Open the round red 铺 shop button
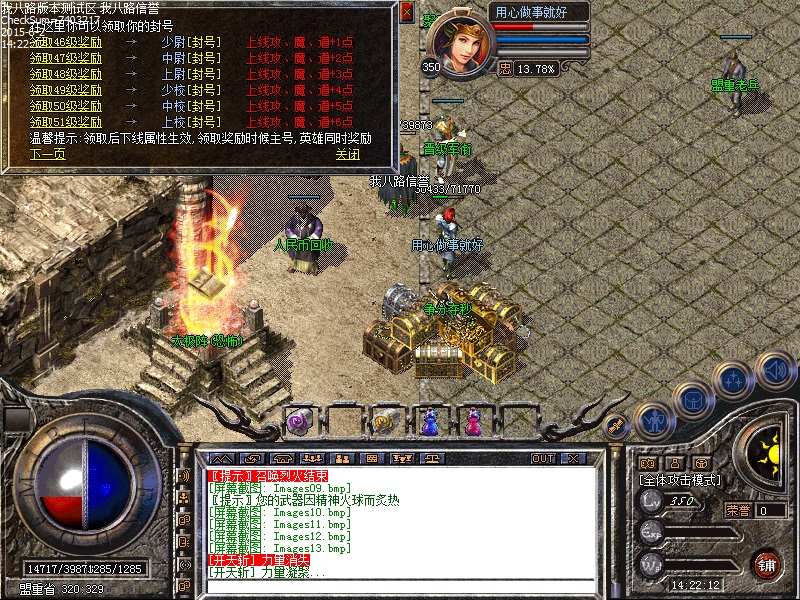The height and width of the screenshot is (600, 800). coord(767,562)
